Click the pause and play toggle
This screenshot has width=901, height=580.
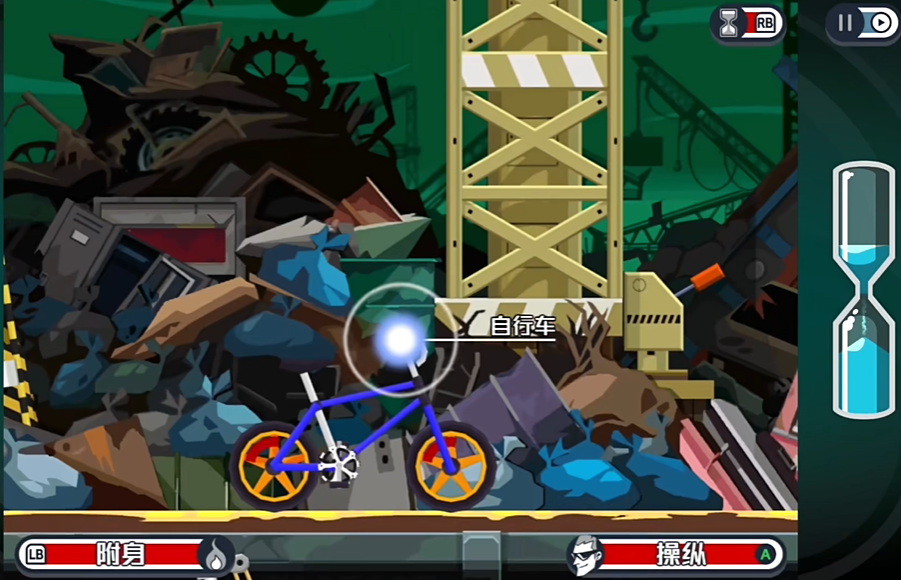[x=862, y=23]
